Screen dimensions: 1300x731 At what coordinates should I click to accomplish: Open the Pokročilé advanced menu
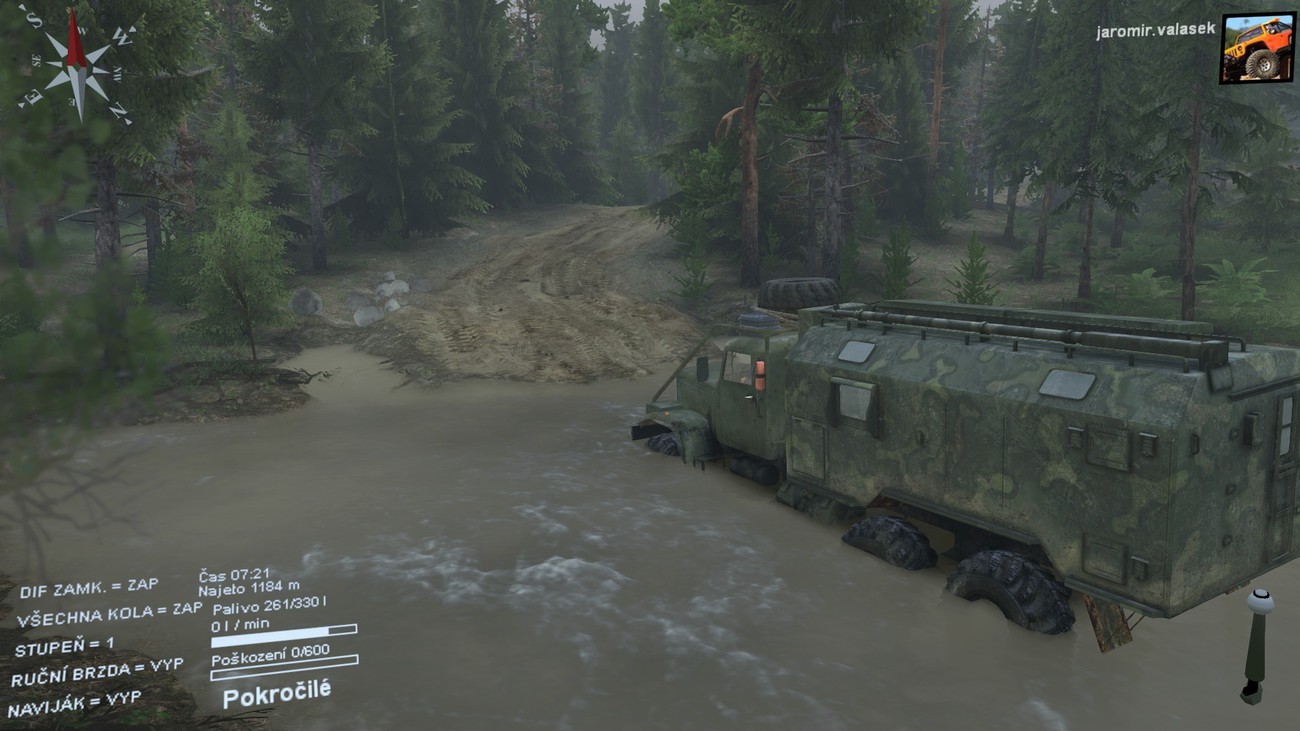(x=276, y=692)
